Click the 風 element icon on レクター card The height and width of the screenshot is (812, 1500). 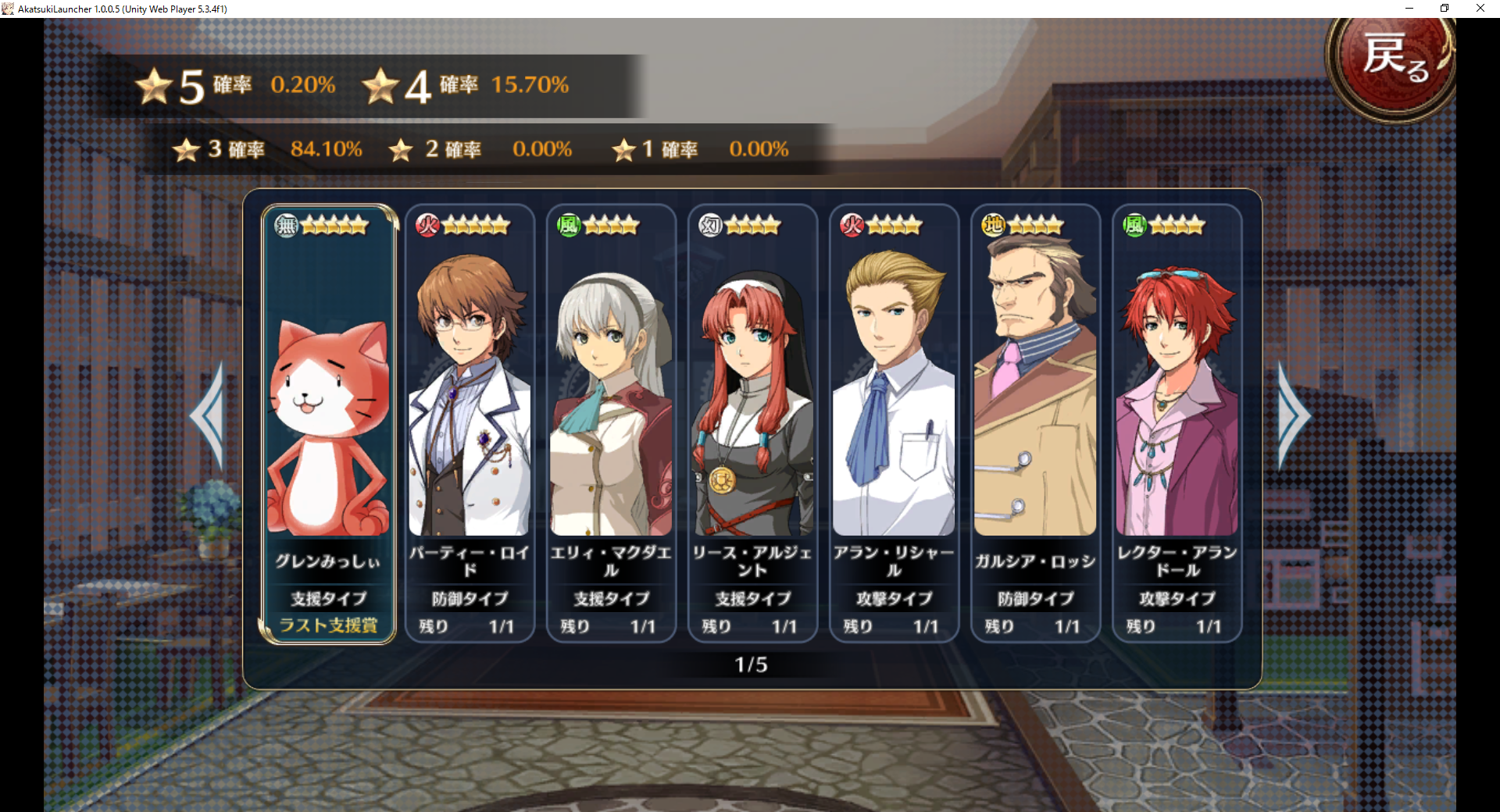[x=1134, y=224]
